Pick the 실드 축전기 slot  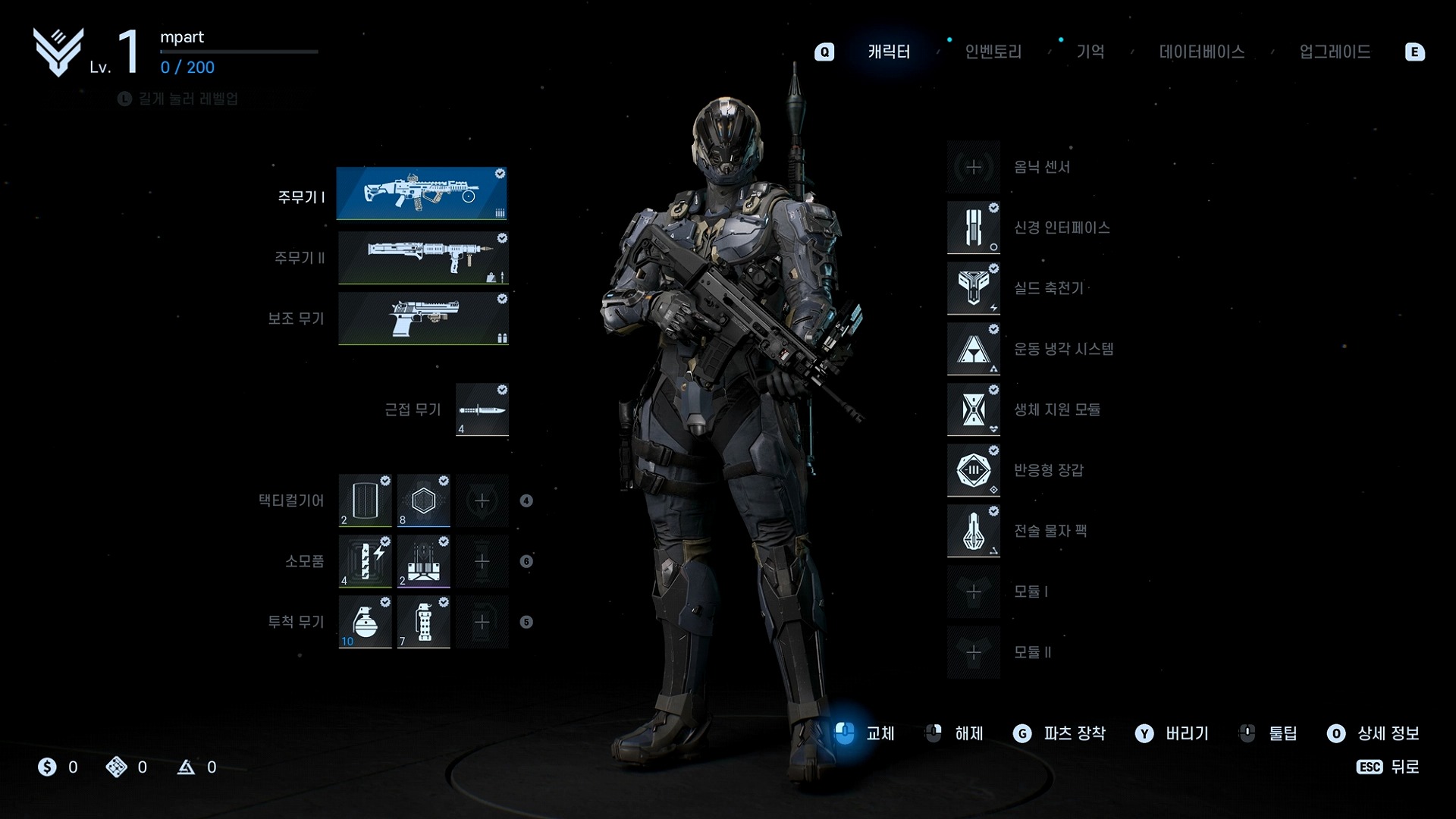pos(974,288)
